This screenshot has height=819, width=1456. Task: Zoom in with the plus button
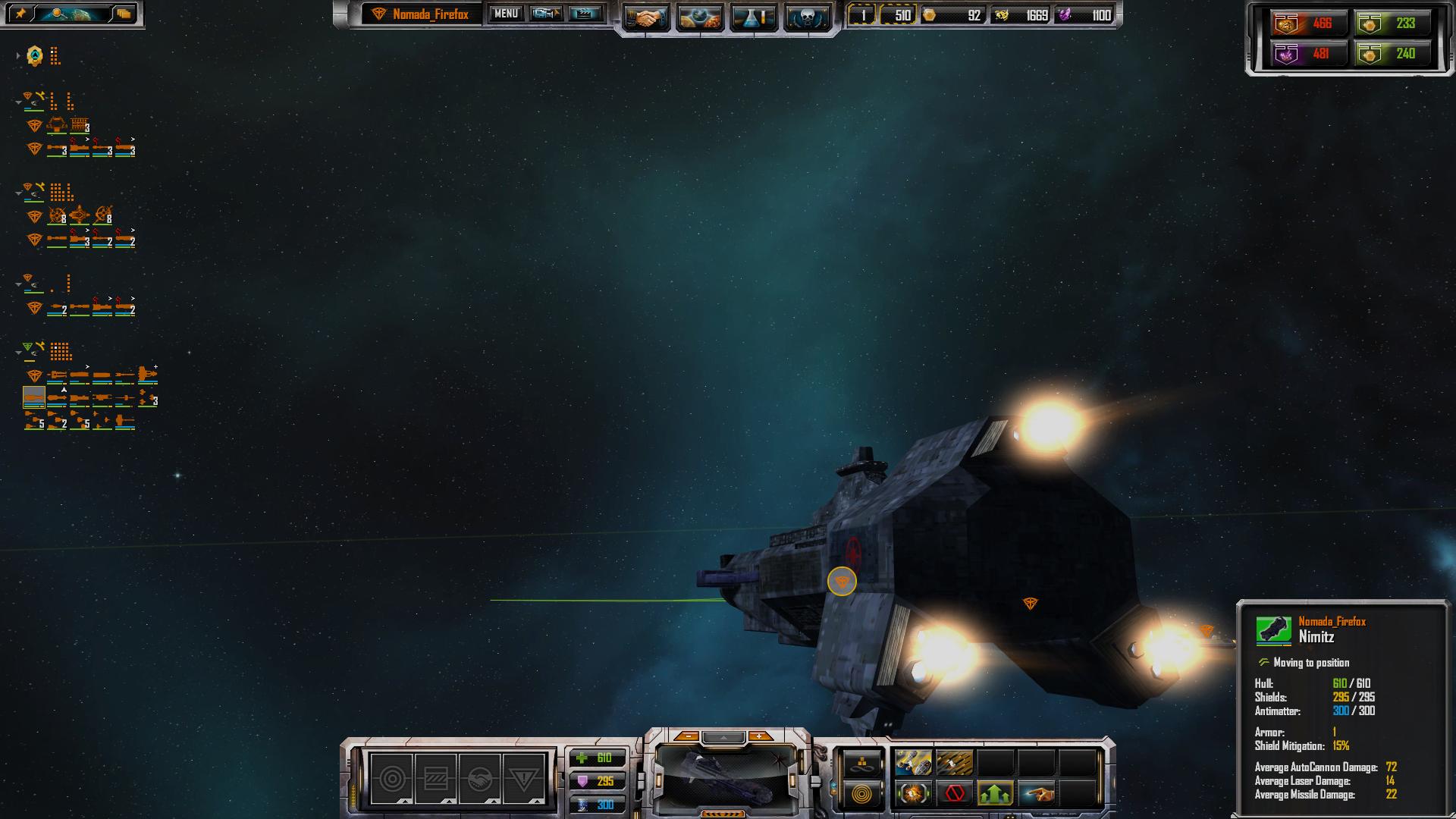point(759,736)
